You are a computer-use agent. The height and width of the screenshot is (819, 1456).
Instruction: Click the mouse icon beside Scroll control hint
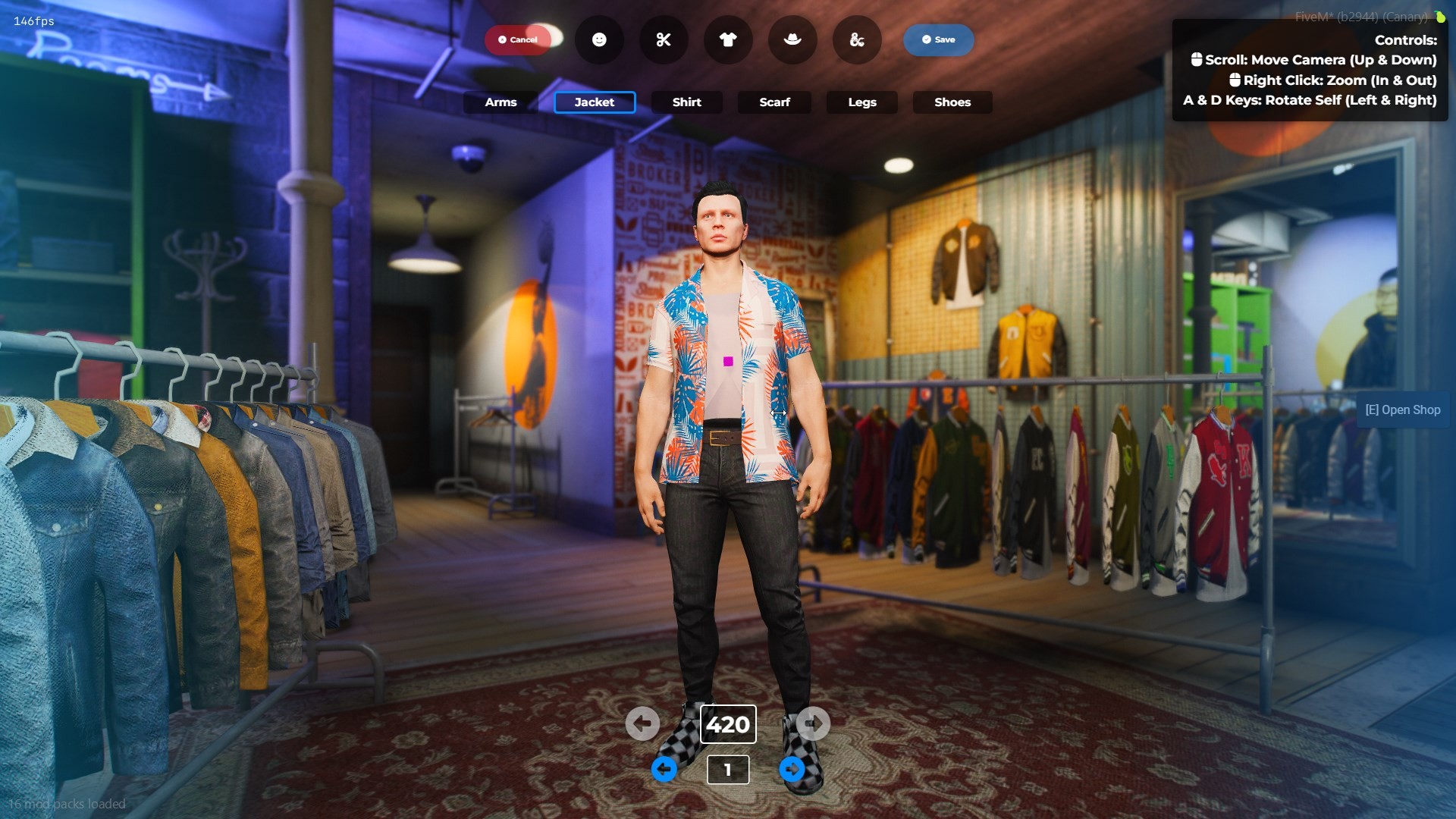[x=1197, y=59]
